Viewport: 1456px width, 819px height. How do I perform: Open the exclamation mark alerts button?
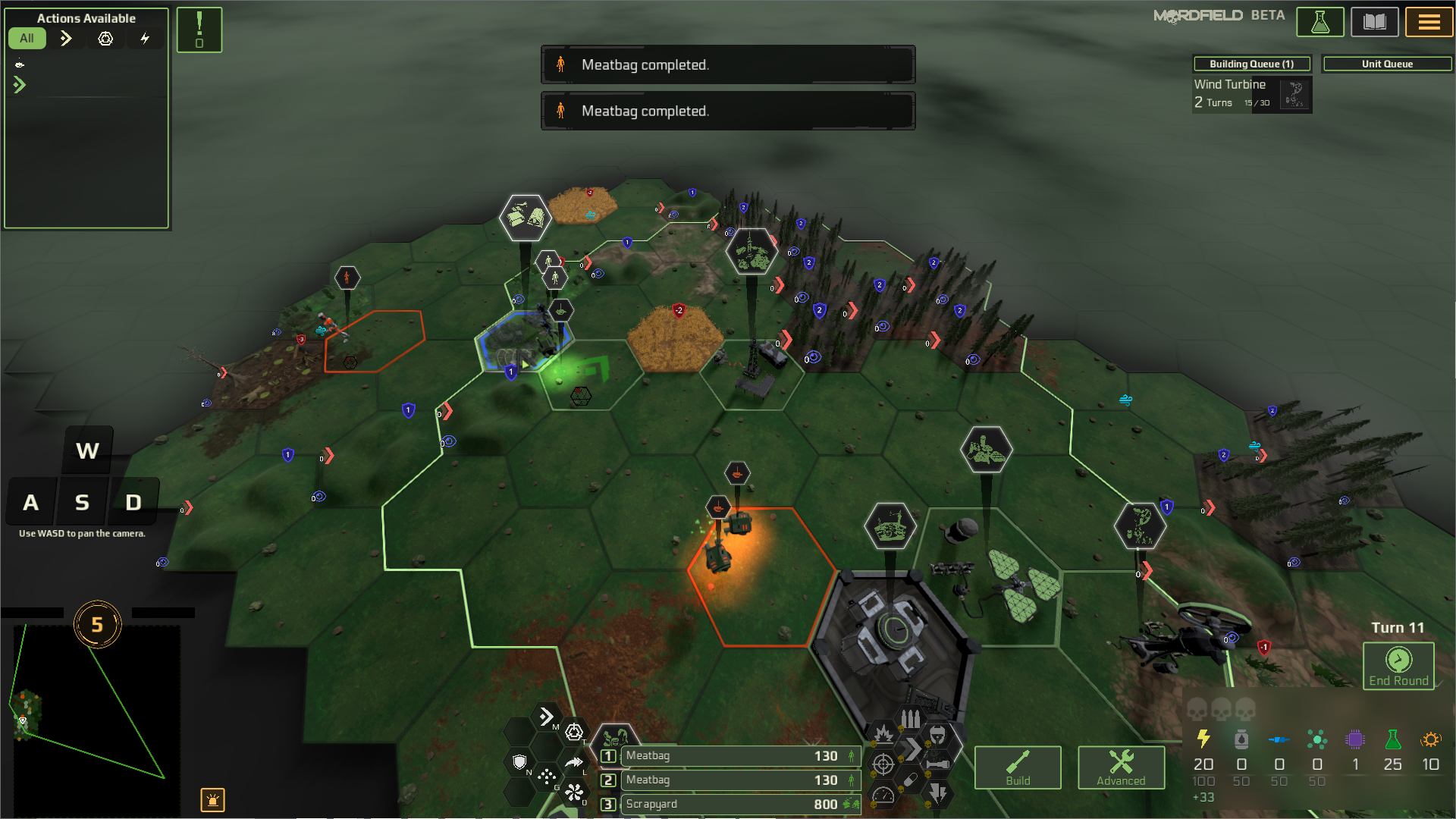pyautogui.click(x=199, y=30)
